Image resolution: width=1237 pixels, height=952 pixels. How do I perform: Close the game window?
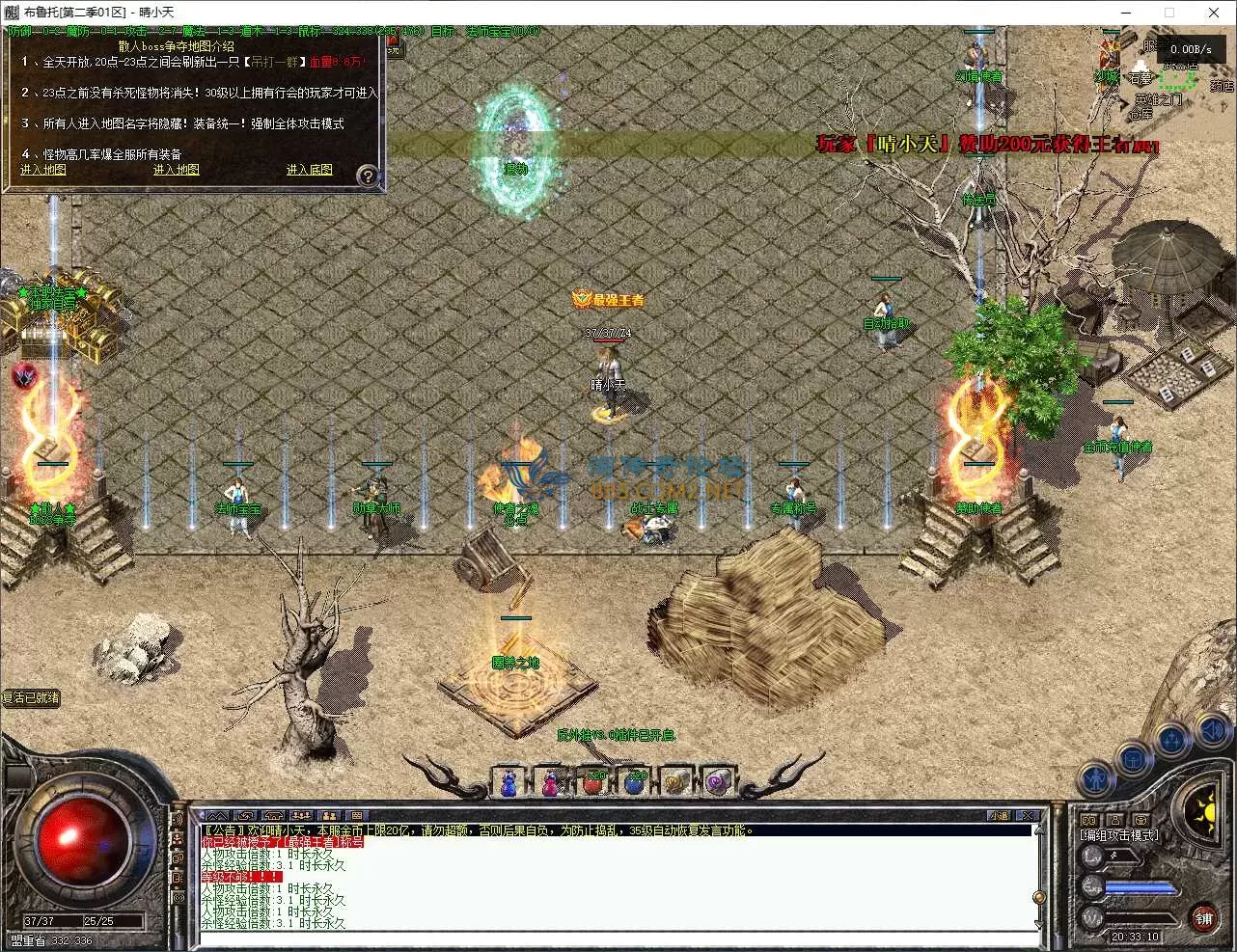tap(1214, 13)
